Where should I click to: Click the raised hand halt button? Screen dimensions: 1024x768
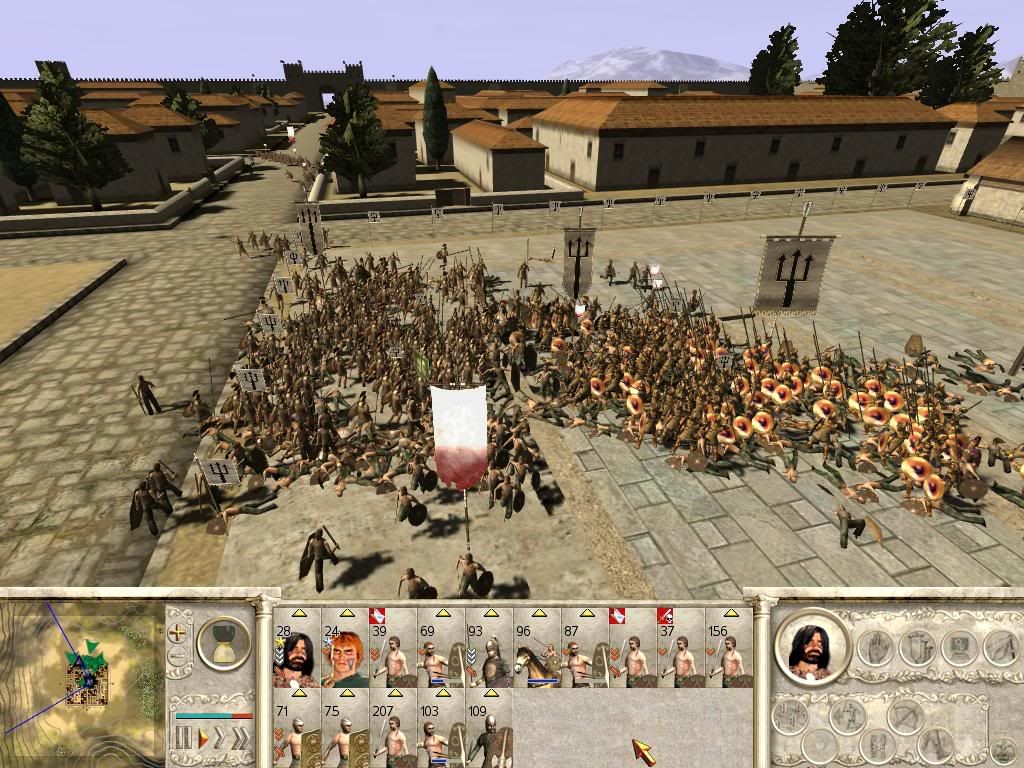click(x=877, y=648)
